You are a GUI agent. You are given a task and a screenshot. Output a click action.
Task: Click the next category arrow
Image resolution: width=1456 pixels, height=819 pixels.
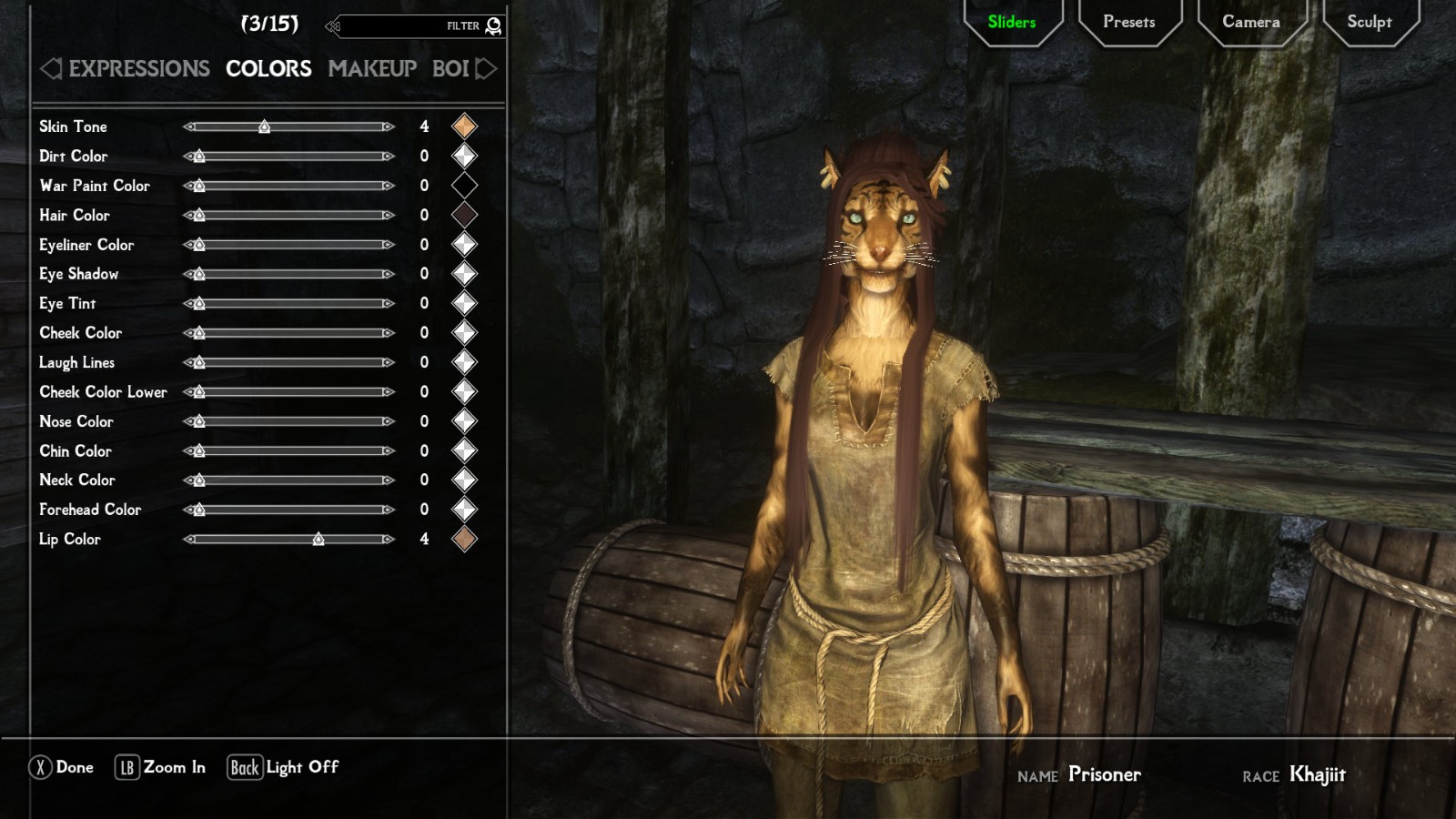(487, 68)
